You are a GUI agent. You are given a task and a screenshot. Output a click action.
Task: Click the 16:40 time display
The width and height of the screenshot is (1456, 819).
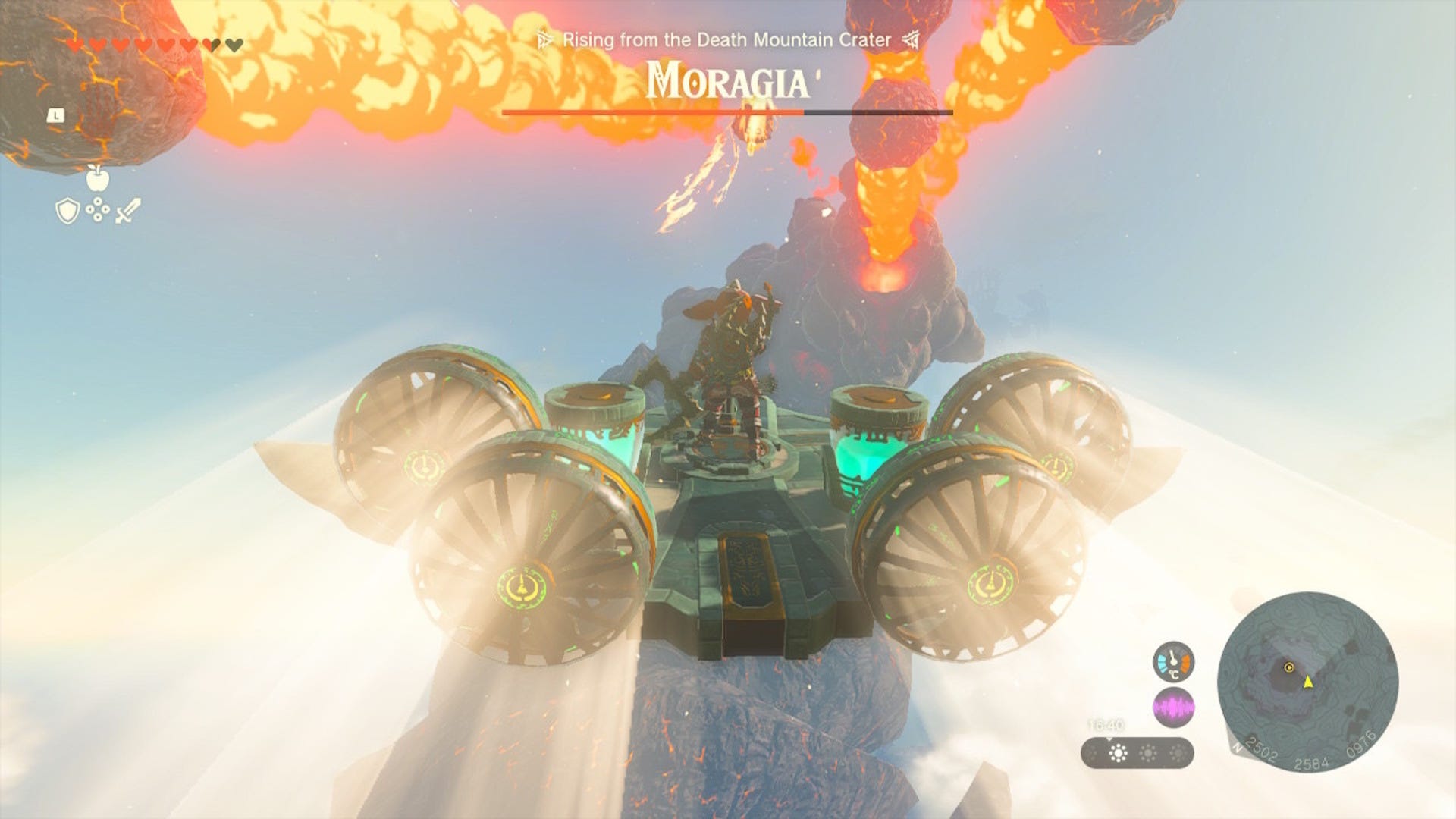pos(1106,725)
